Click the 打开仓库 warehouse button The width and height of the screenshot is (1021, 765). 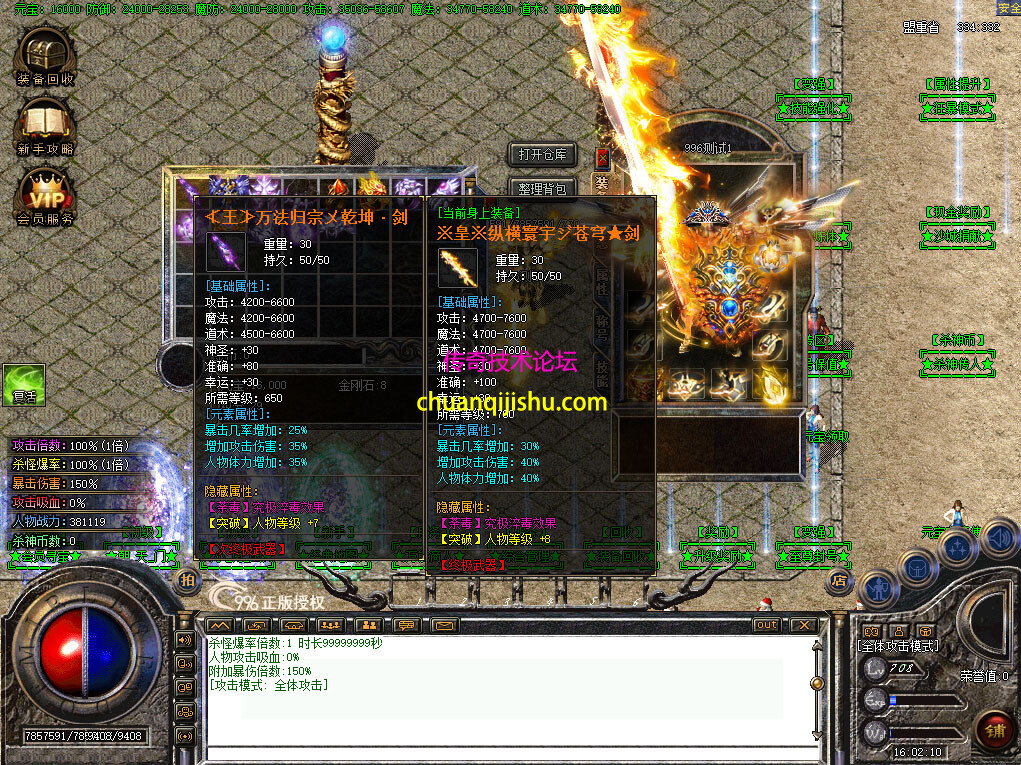tap(543, 155)
